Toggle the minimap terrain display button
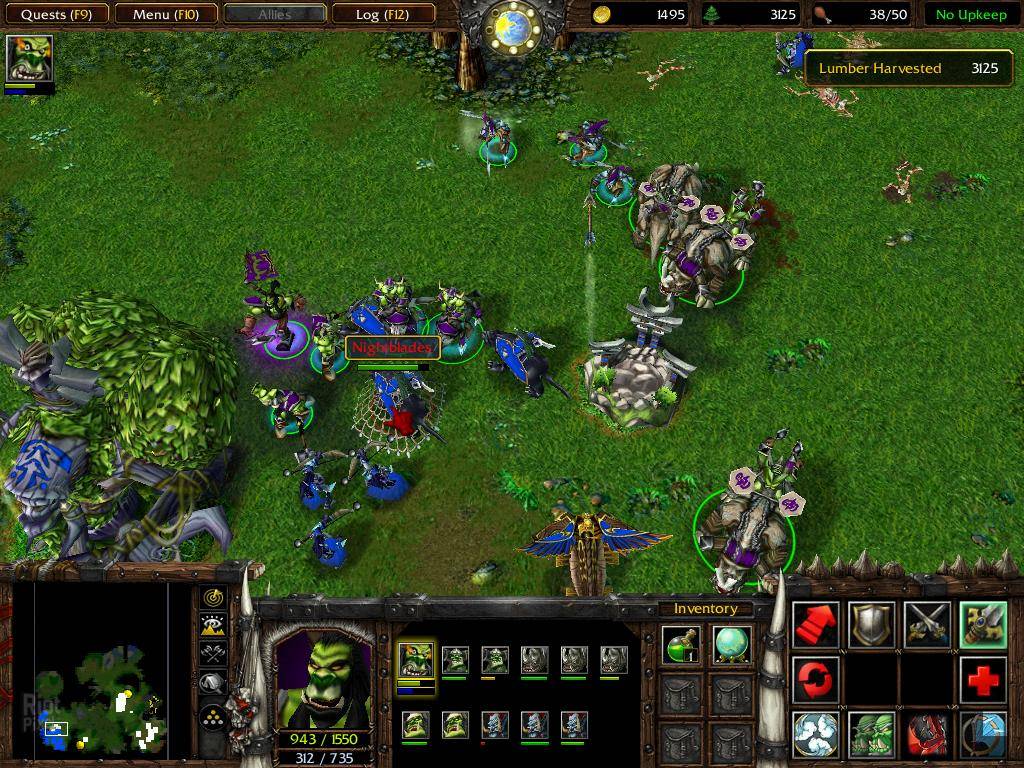Viewport: 1024px width, 768px height. coord(213,626)
